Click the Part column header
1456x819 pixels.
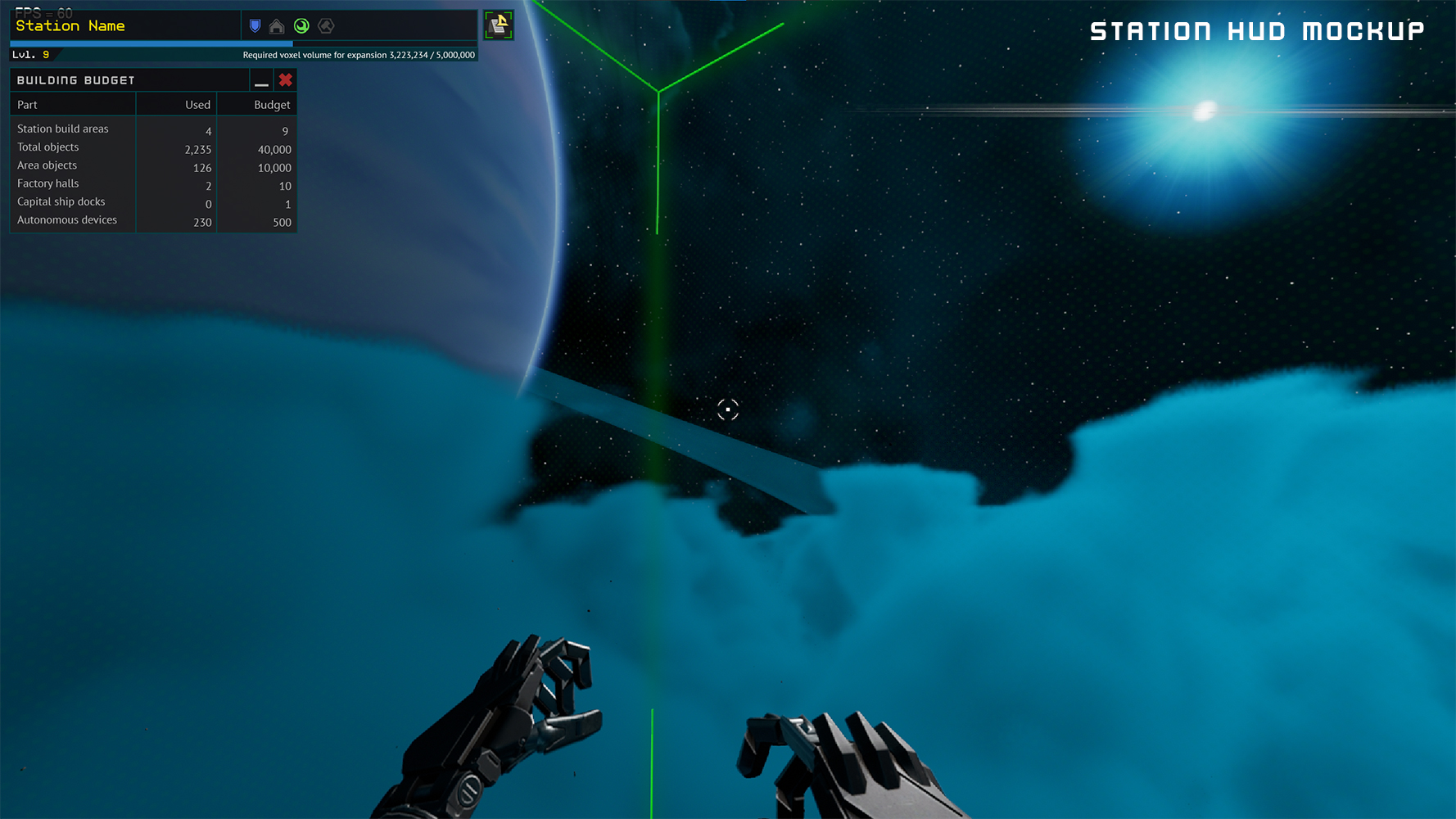click(28, 105)
